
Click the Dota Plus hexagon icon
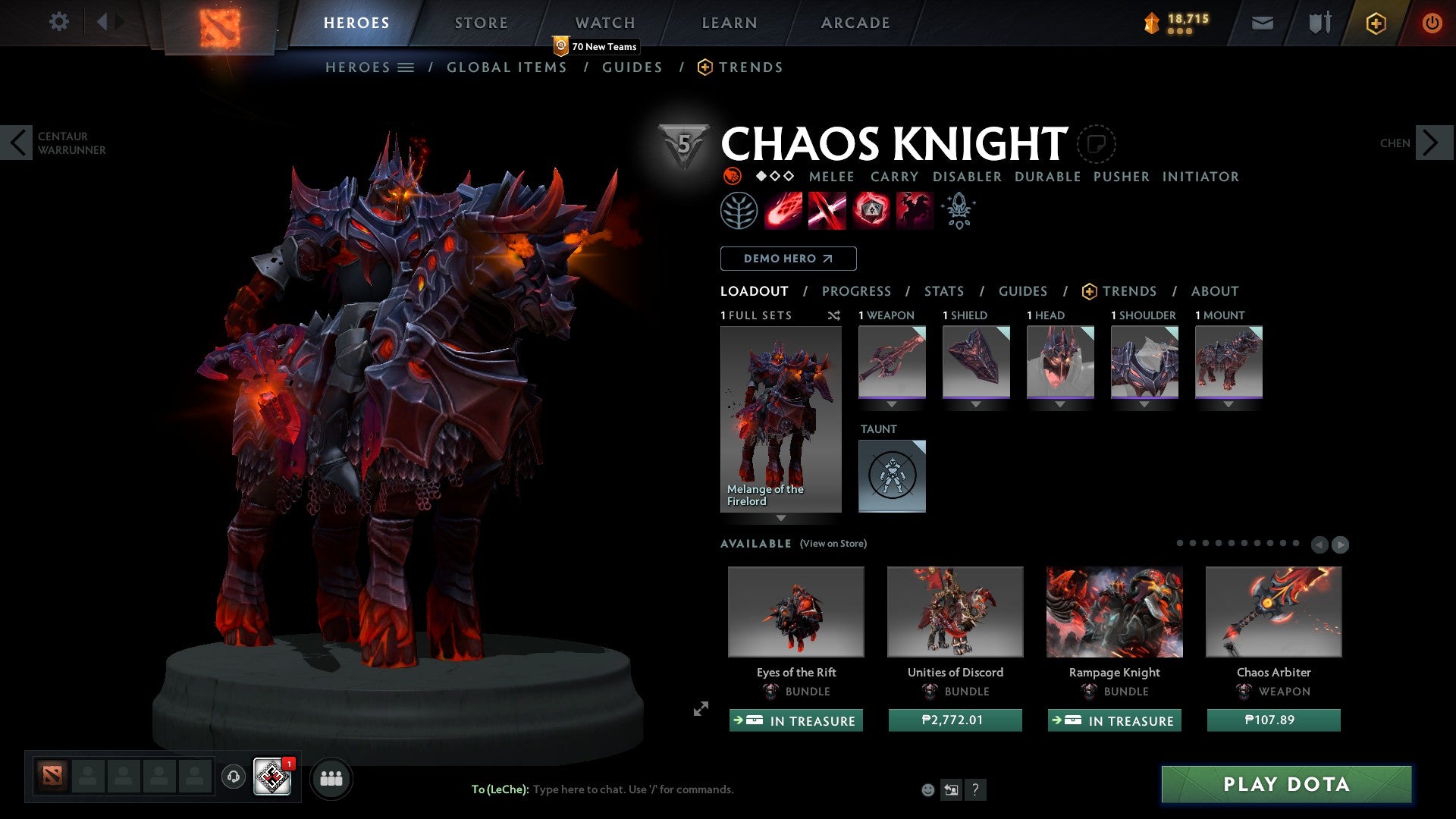pos(1375,23)
